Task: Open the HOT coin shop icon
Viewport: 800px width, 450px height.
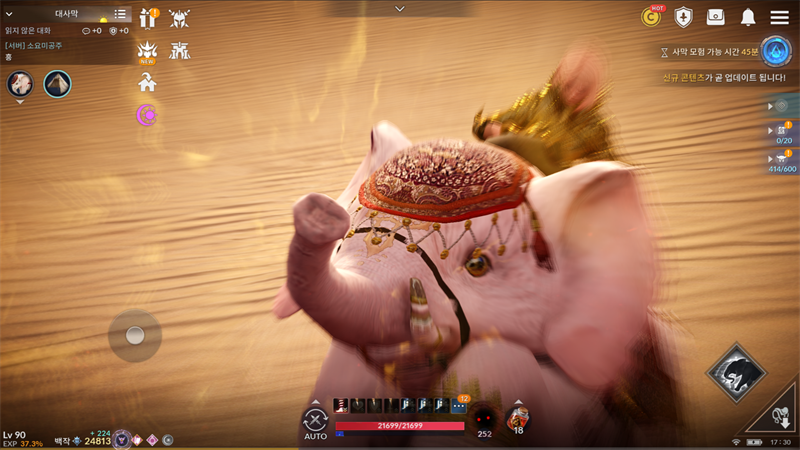Action: 651,17
